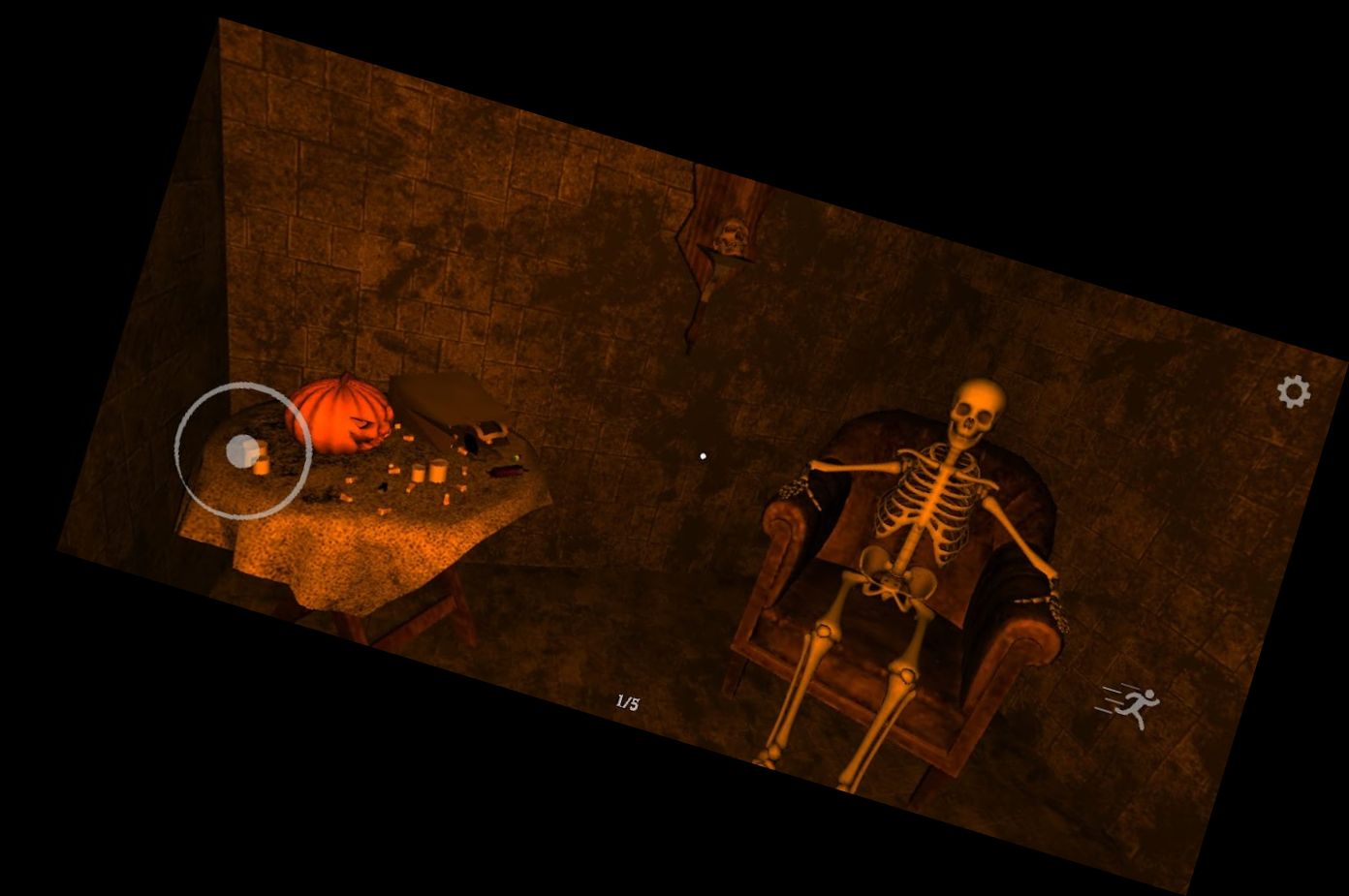Click the center crosshair dot
Viewport: 1349px width, 896px height.
click(x=703, y=455)
